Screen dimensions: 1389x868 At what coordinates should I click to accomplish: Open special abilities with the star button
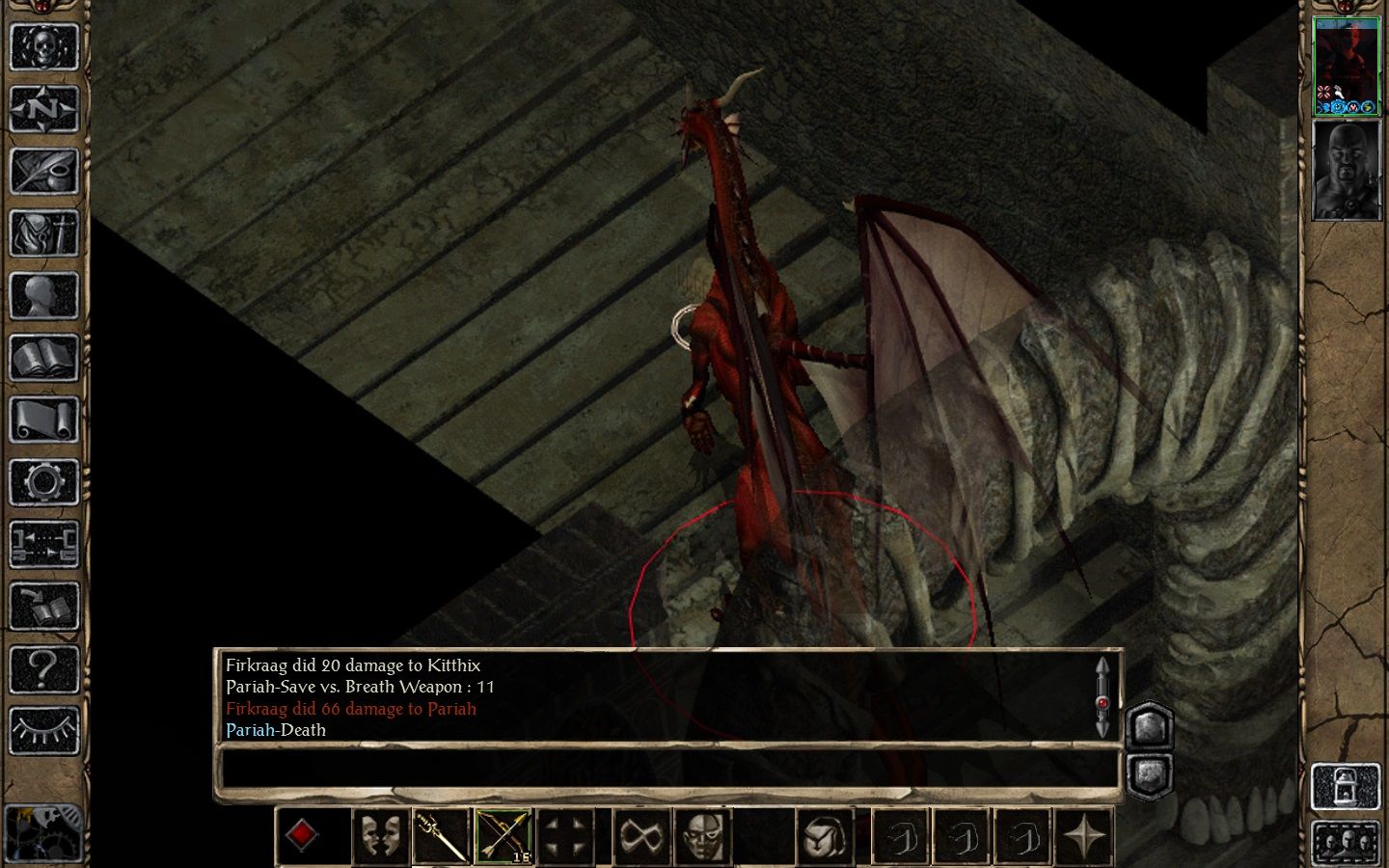pos(1085,835)
